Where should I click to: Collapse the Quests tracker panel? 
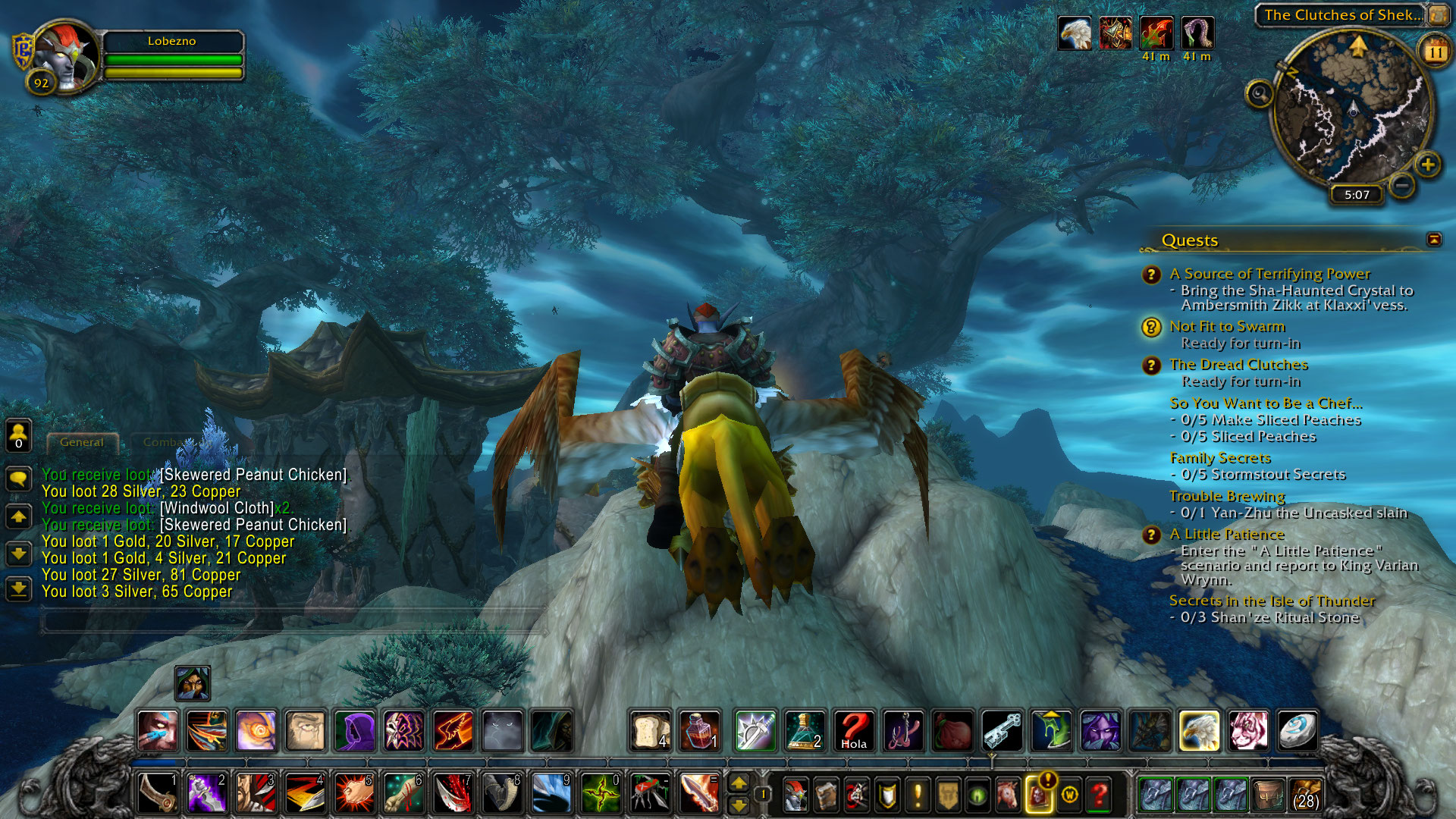(x=1434, y=240)
